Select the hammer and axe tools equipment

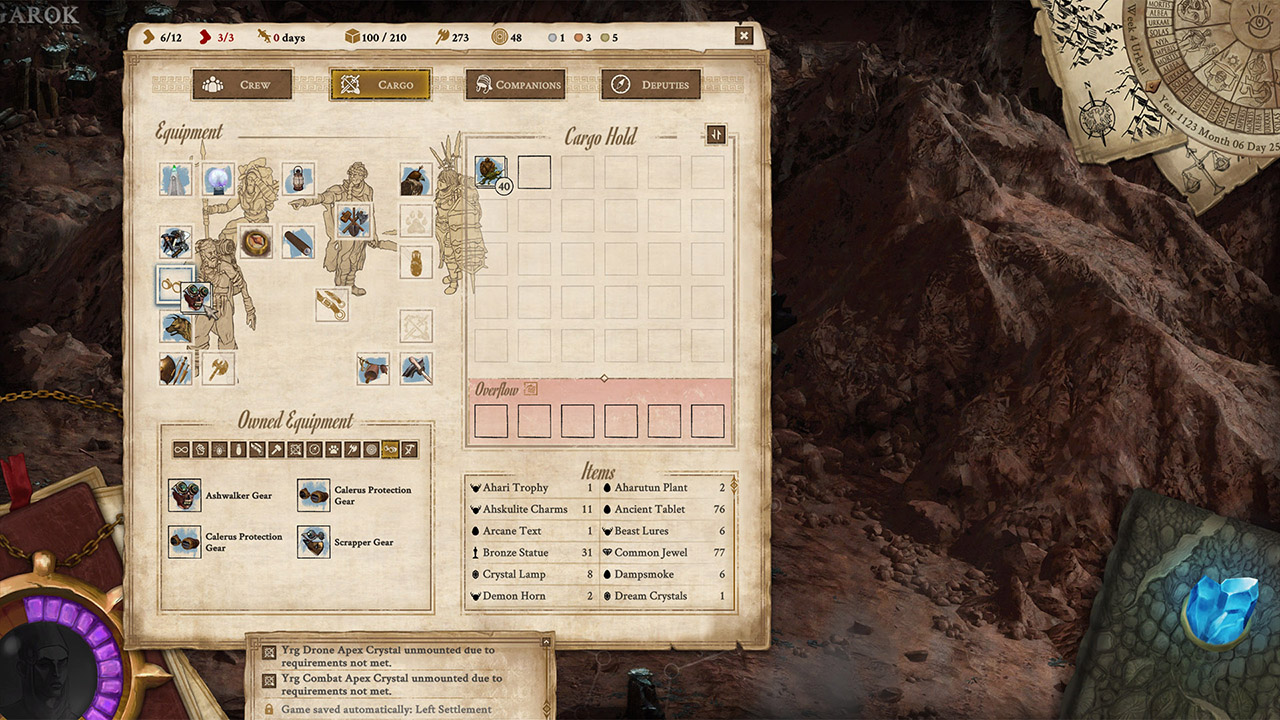(x=353, y=219)
